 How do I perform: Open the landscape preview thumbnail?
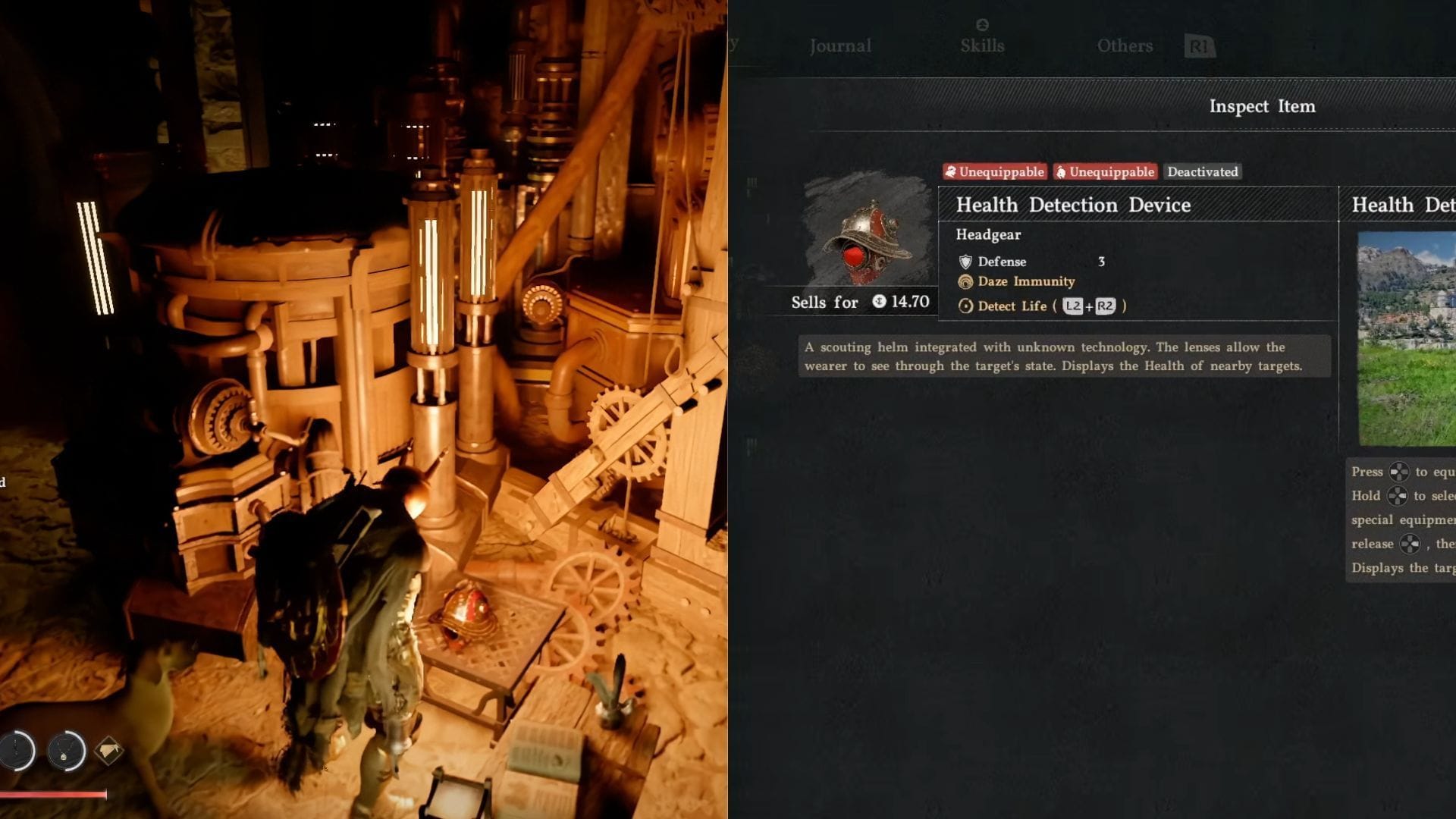click(1407, 338)
